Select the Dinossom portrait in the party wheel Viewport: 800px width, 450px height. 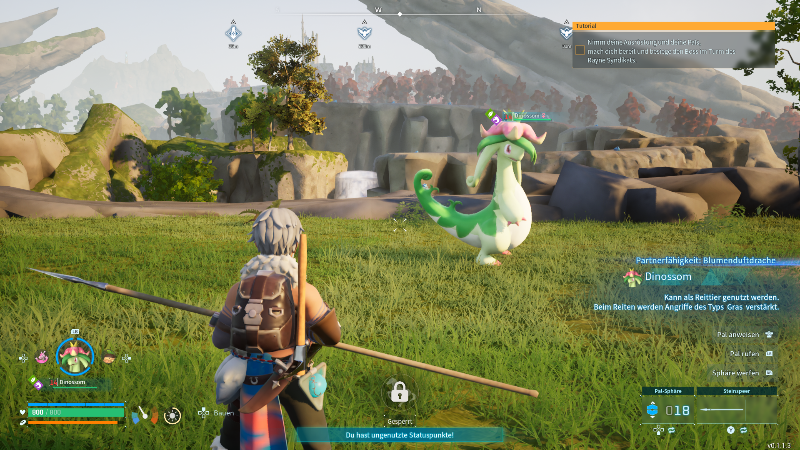tap(74, 354)
